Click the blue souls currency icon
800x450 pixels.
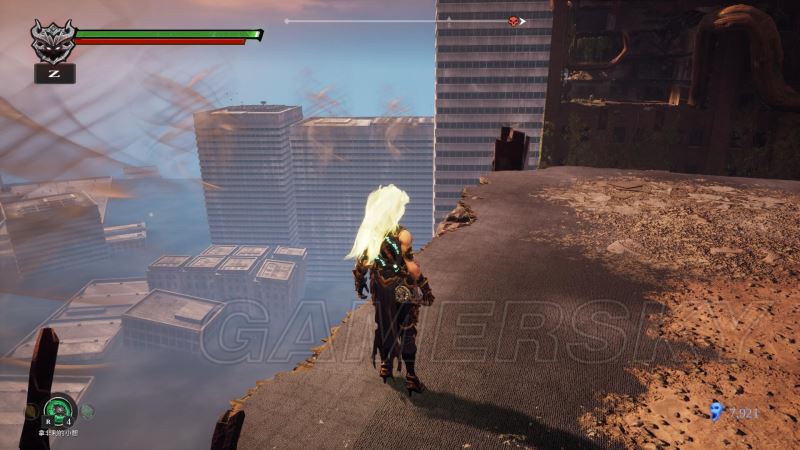click(x=716, y=410)
